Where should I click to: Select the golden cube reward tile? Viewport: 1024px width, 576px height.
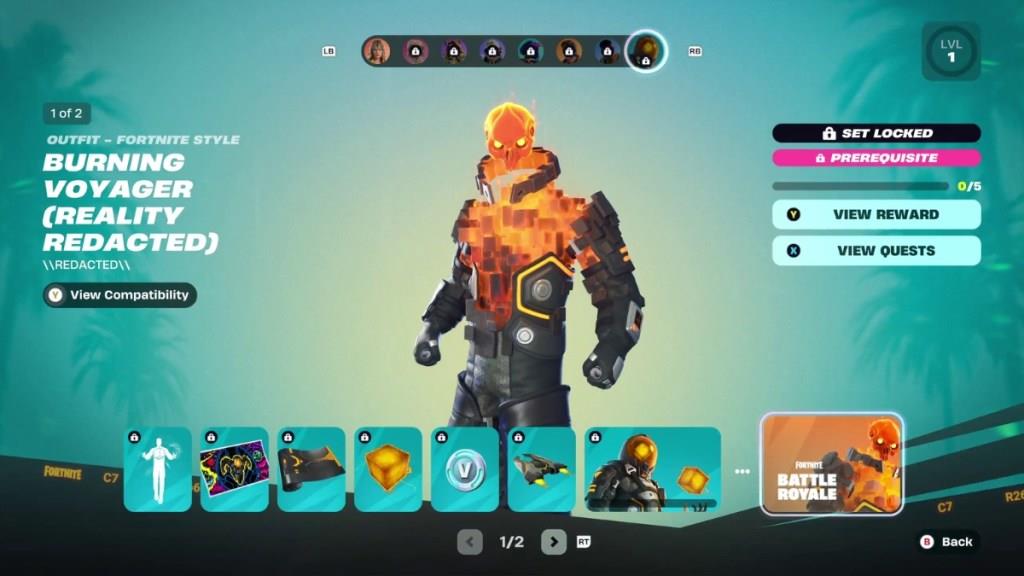tap(388, 469)
